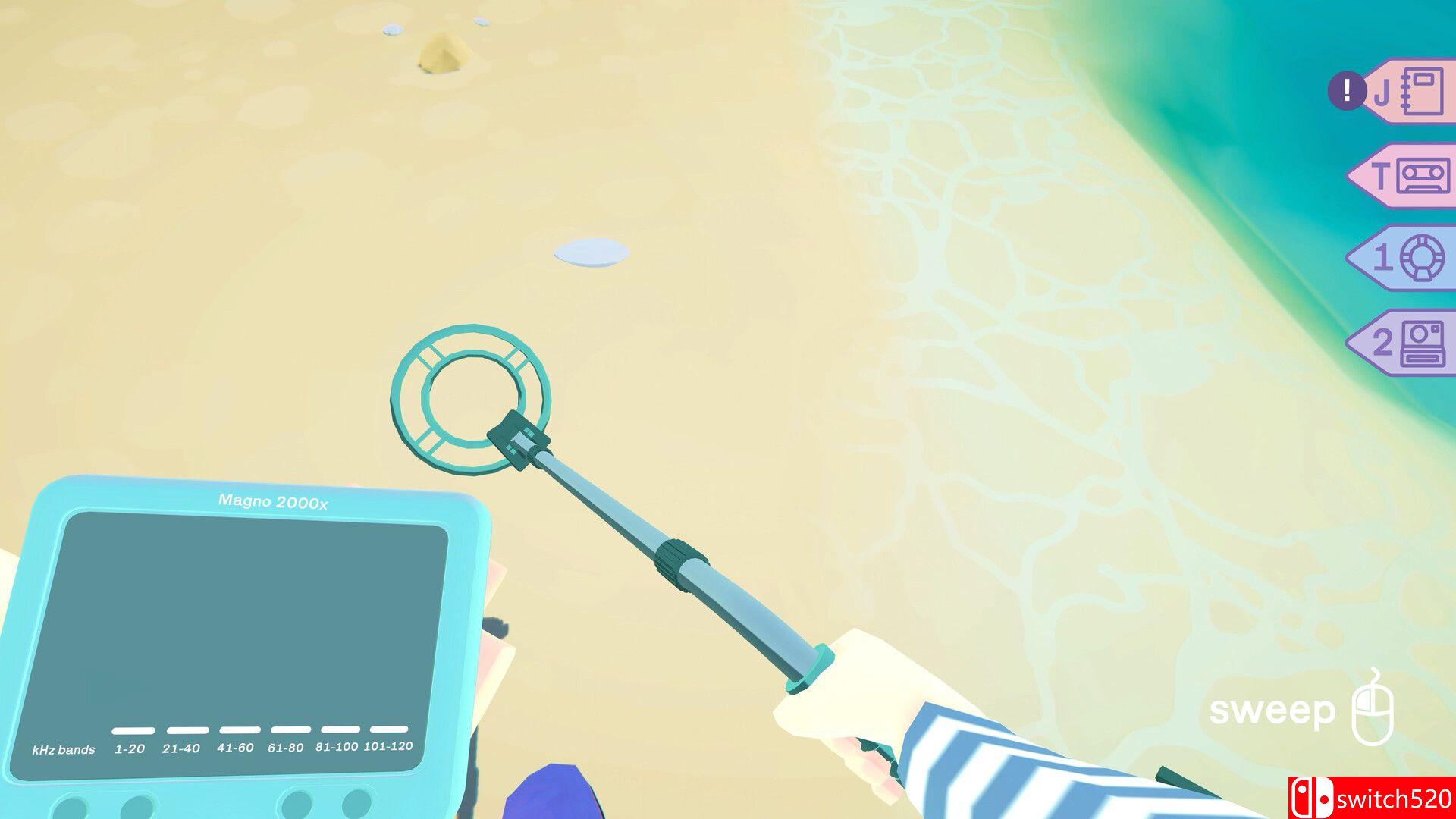This screenshot has width=1456, height=819.
Task: Select the metal detector tool tab
Action: pyautogui.click(x=1407, y=258)
